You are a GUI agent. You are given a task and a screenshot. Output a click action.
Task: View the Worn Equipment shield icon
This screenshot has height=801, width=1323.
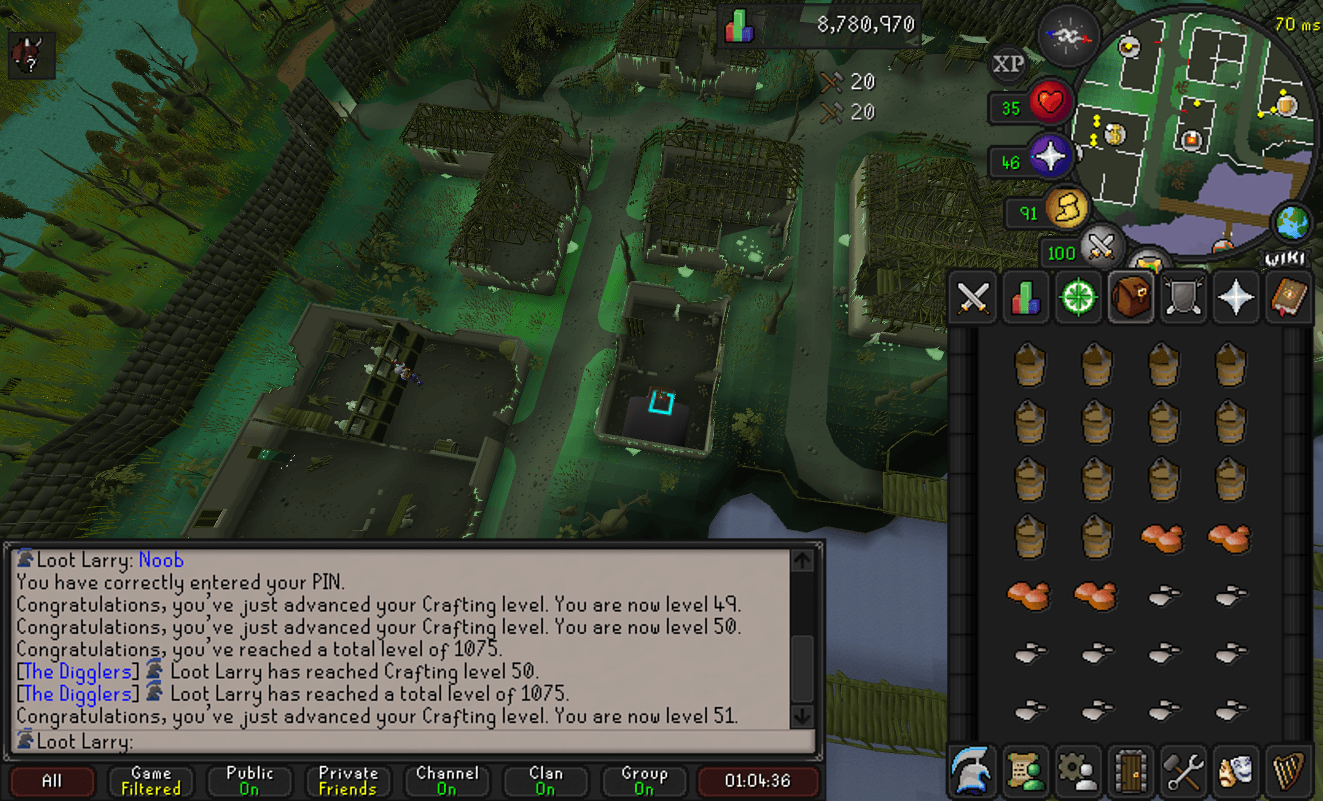pos(1183,296)
